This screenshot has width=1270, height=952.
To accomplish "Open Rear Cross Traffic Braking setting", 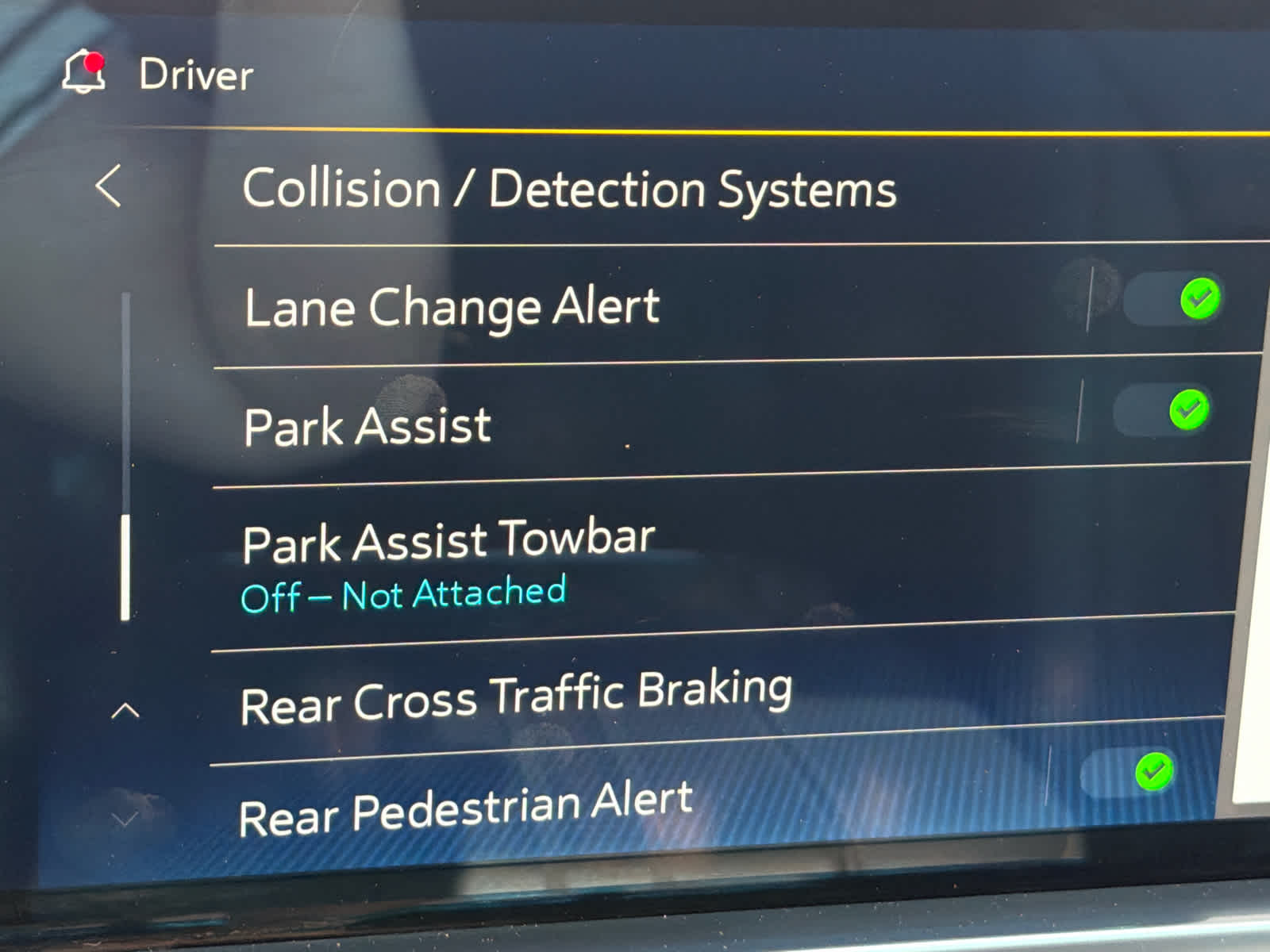I will (x=516, y=695).
